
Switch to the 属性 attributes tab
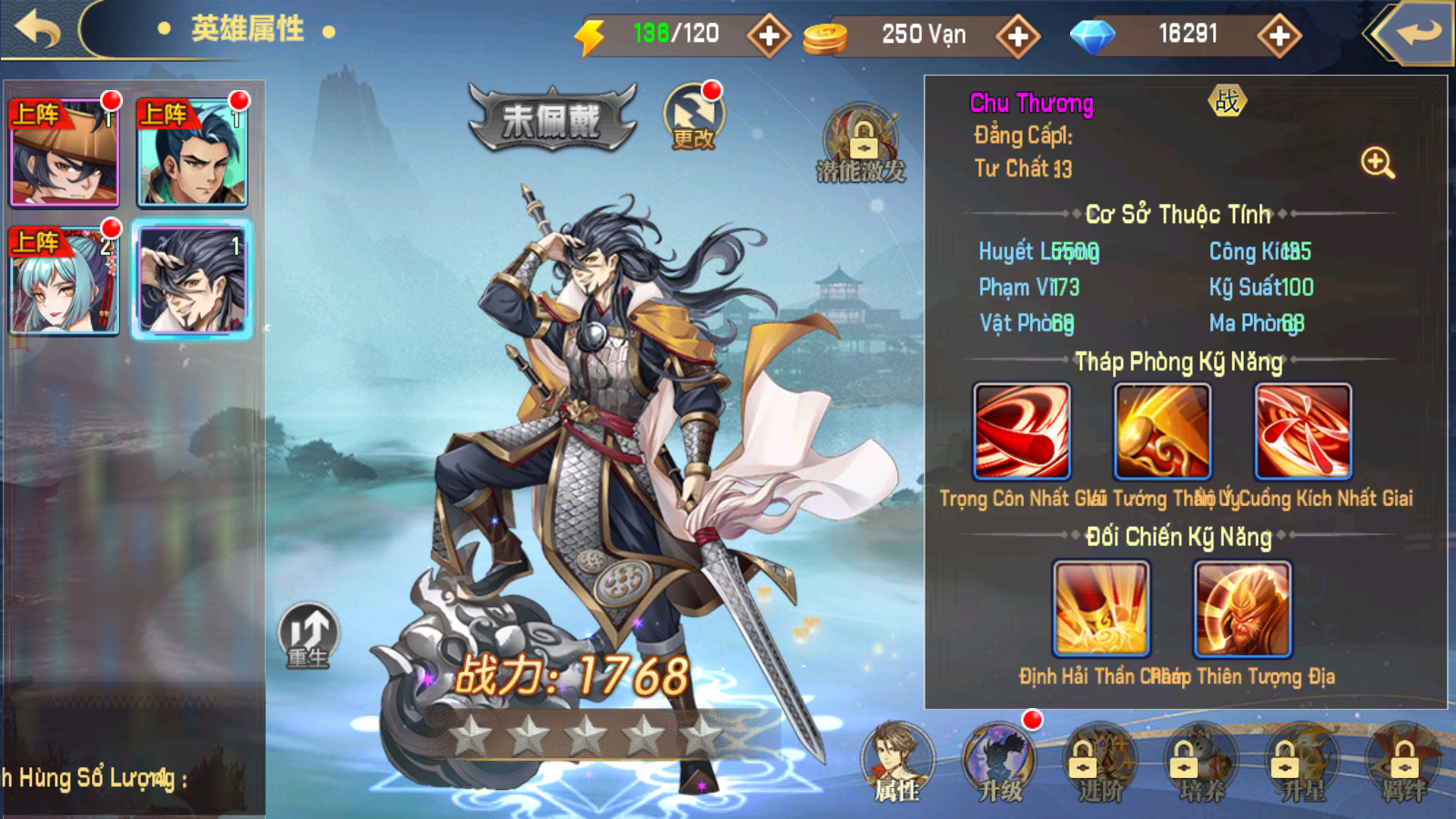point(897,763)
